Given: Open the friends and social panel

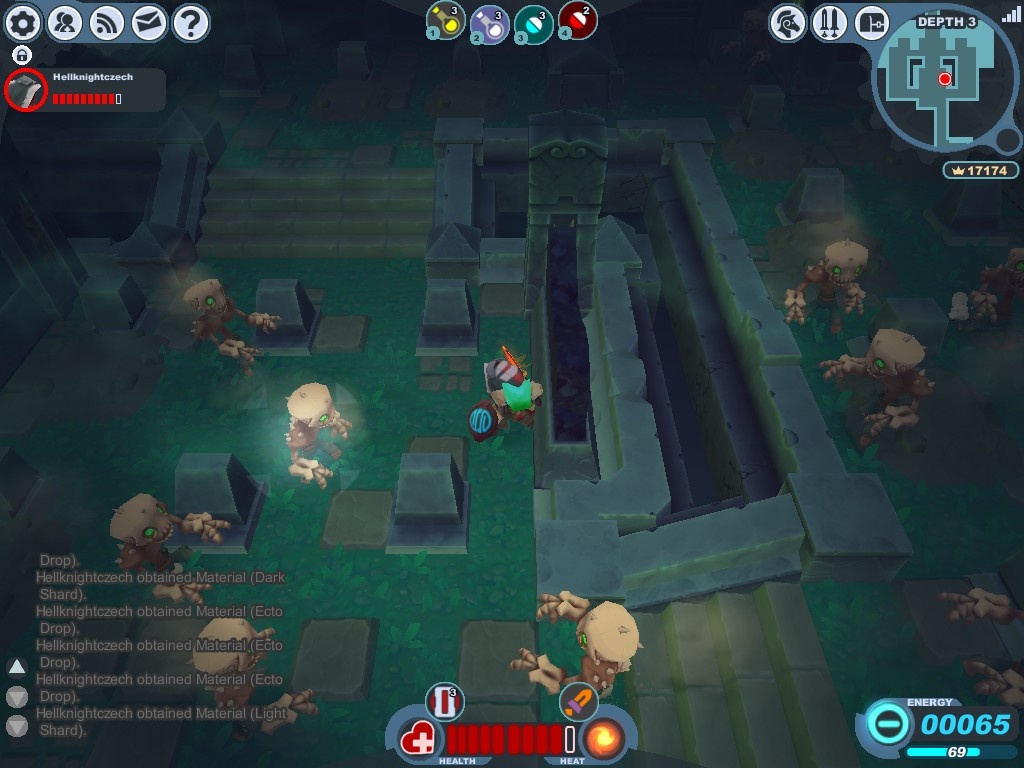Looking at the screenshot, I should (x=65, y=22).
